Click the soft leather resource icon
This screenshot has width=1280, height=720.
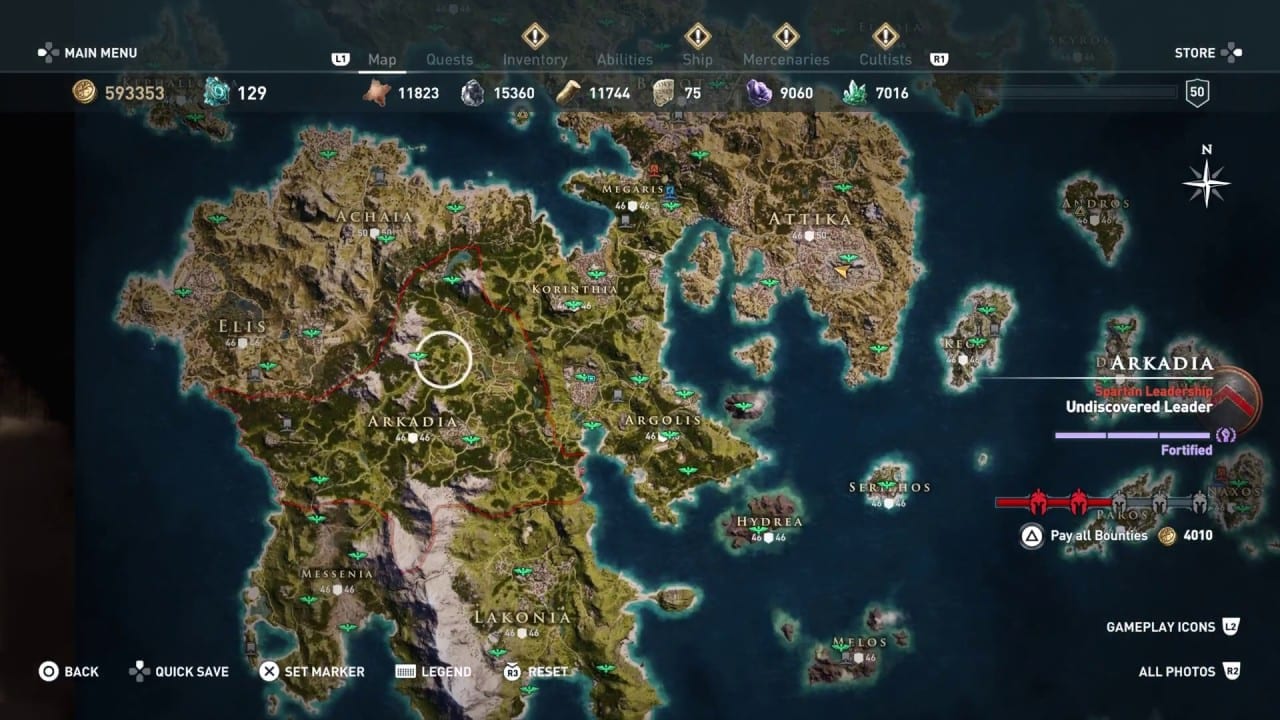[378, 92]
